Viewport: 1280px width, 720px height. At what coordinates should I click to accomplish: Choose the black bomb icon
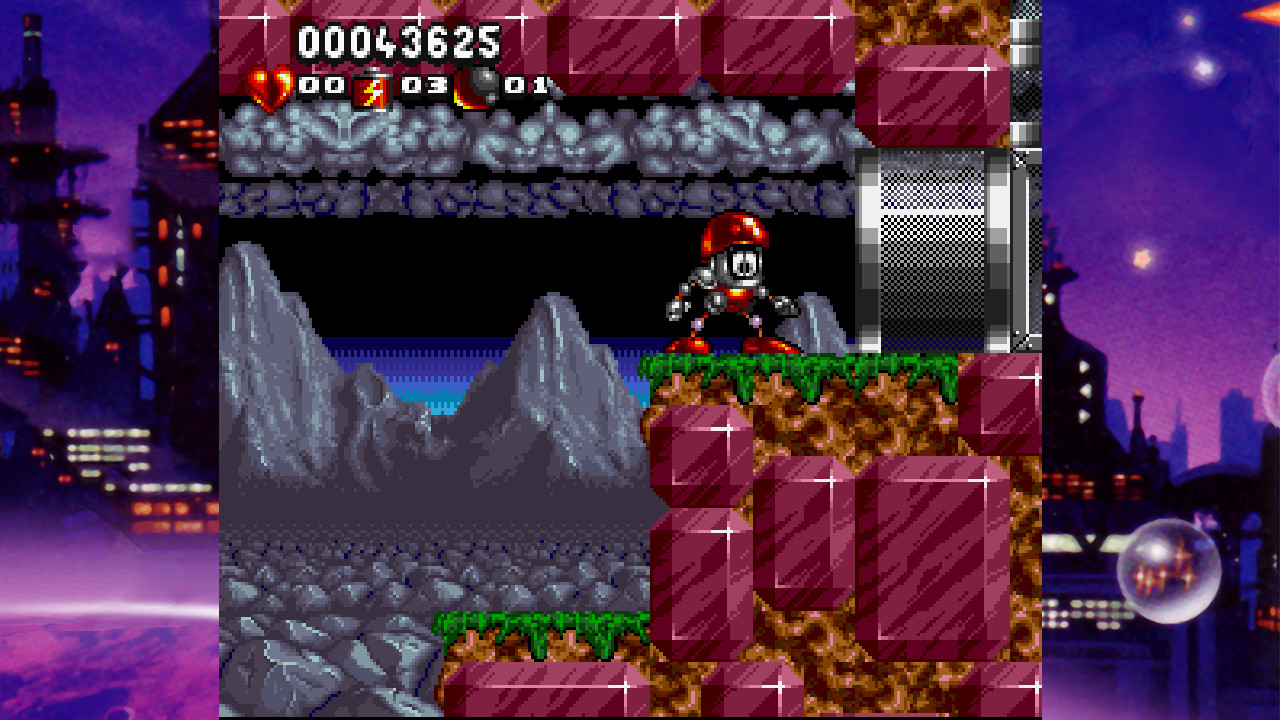pyautogui.click(x=477, y=87)
